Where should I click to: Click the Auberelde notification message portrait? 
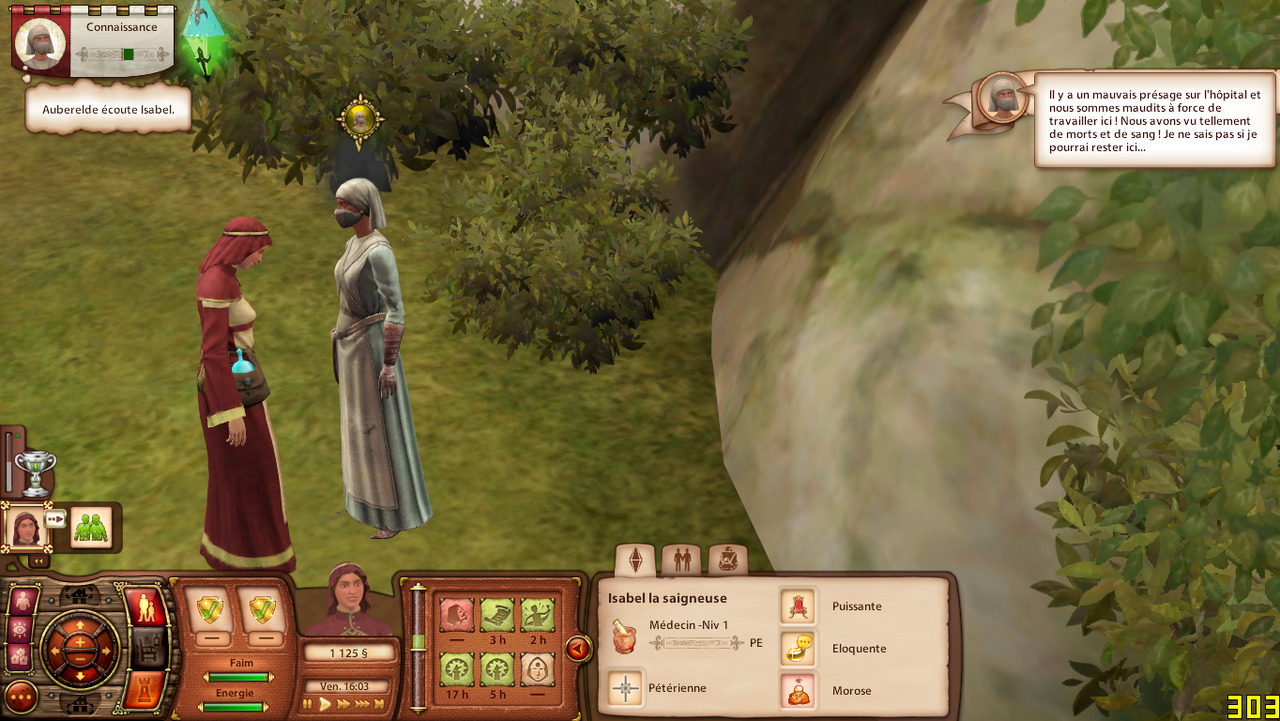coord(1001,97)
